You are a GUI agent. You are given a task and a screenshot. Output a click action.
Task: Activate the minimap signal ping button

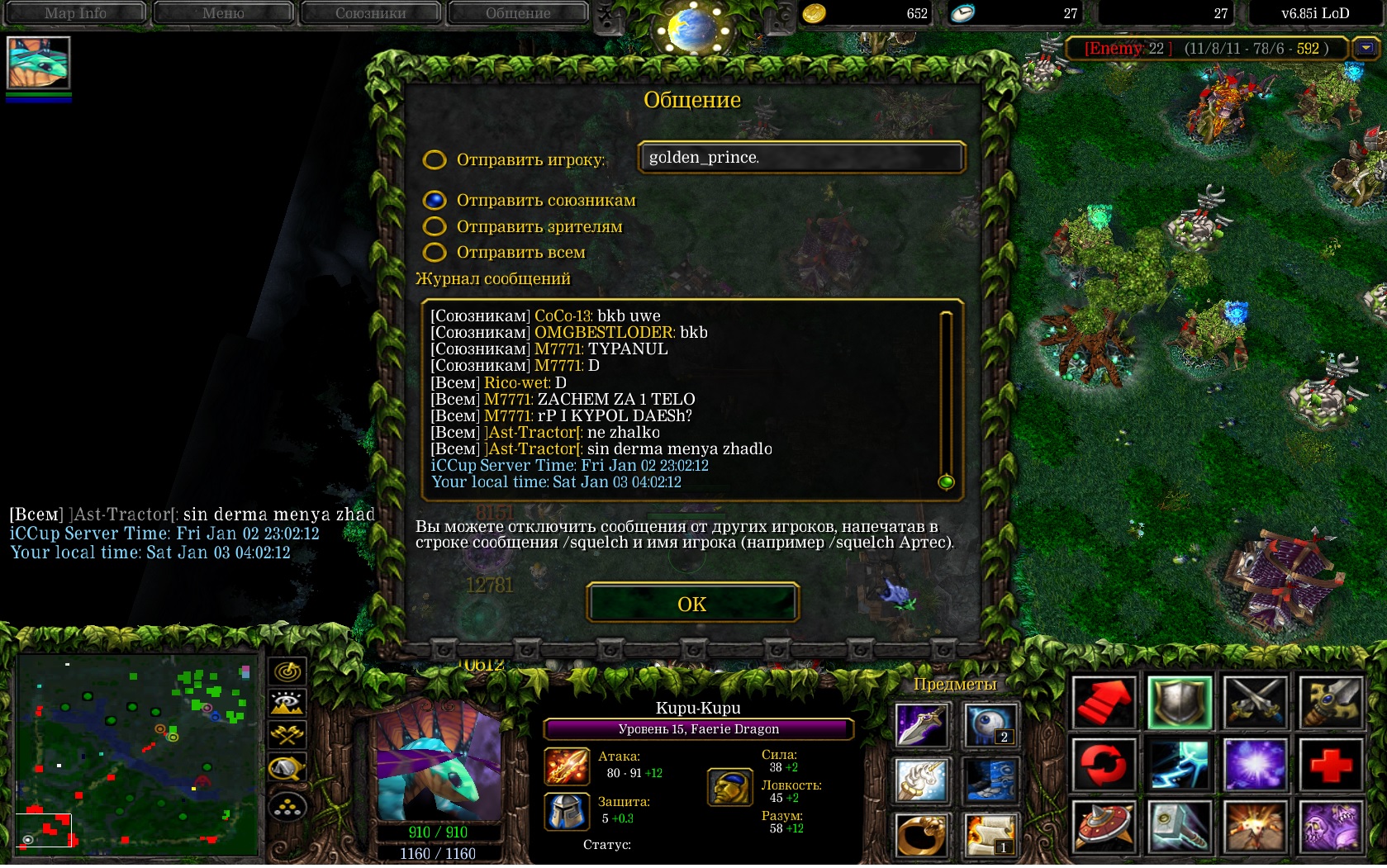point(287,671)
